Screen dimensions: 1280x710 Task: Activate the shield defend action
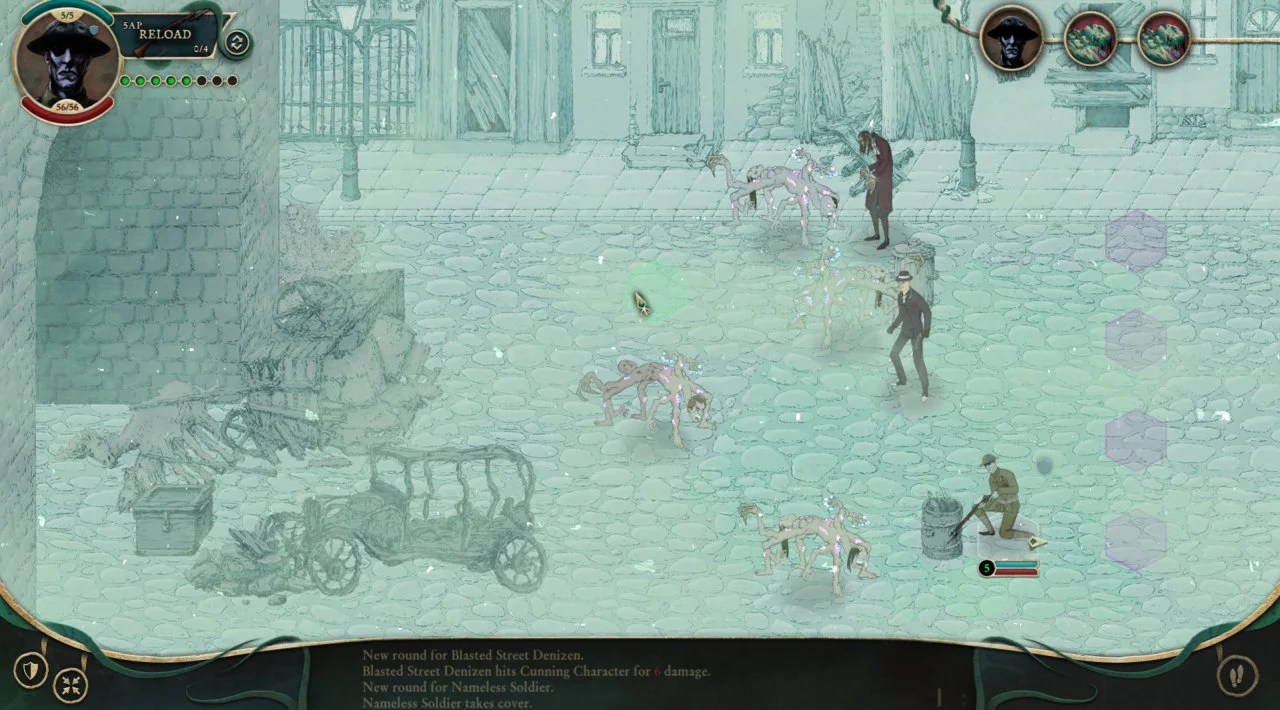point(31,670)
